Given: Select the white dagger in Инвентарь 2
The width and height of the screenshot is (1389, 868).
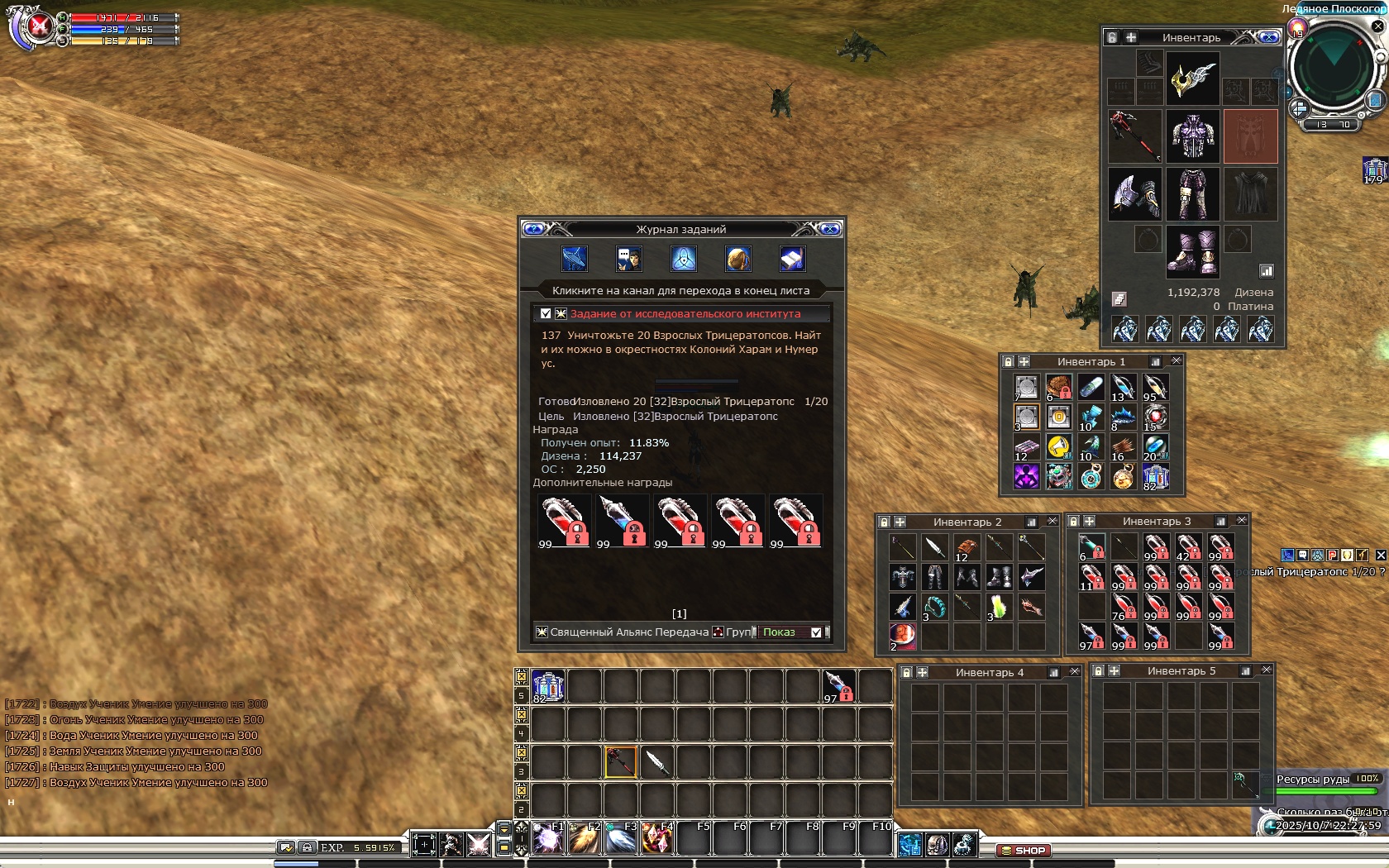Looking at the screenshot, I should tap(934, 547).
